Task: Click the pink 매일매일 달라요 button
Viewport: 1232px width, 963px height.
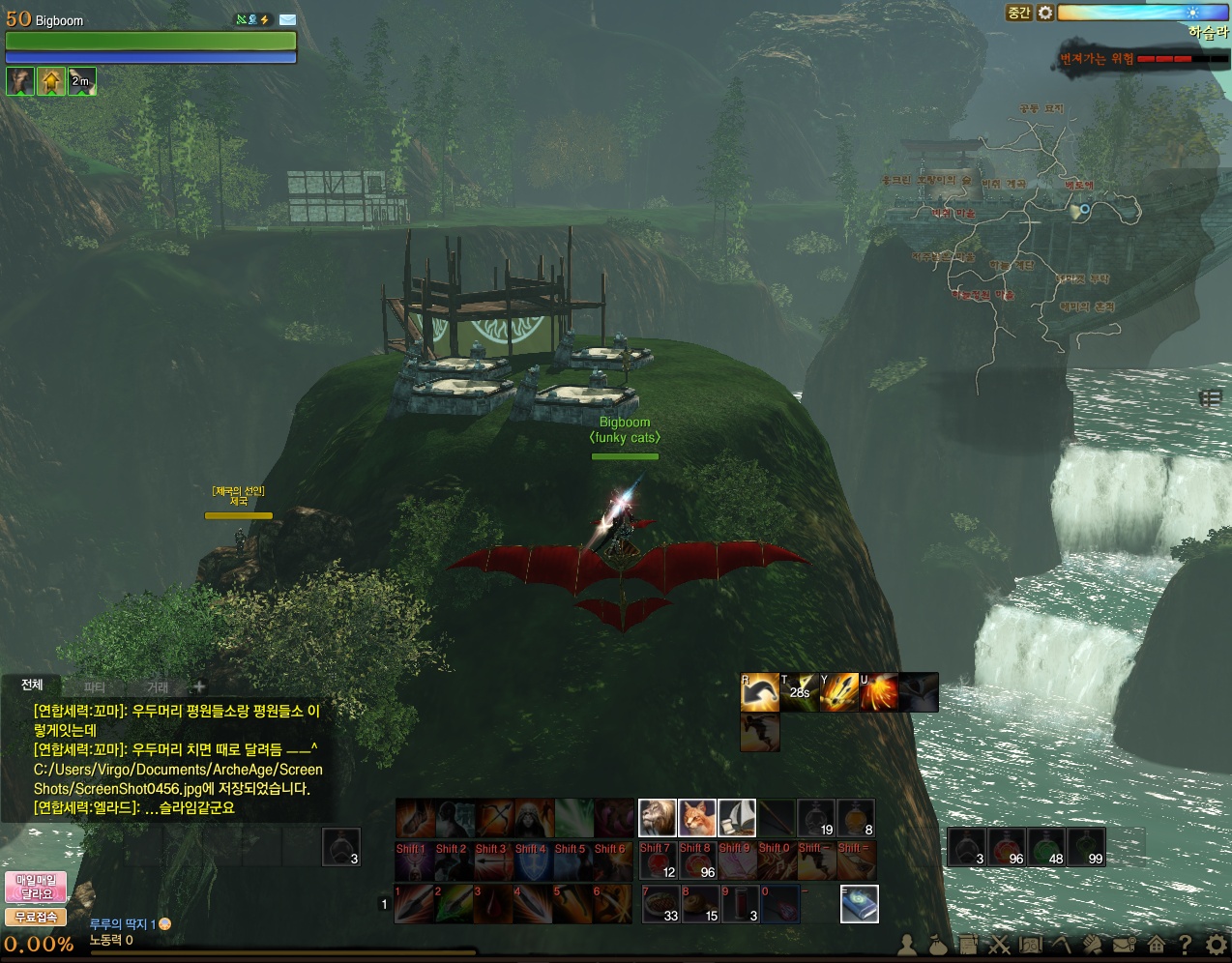Action: pos(36,887)
